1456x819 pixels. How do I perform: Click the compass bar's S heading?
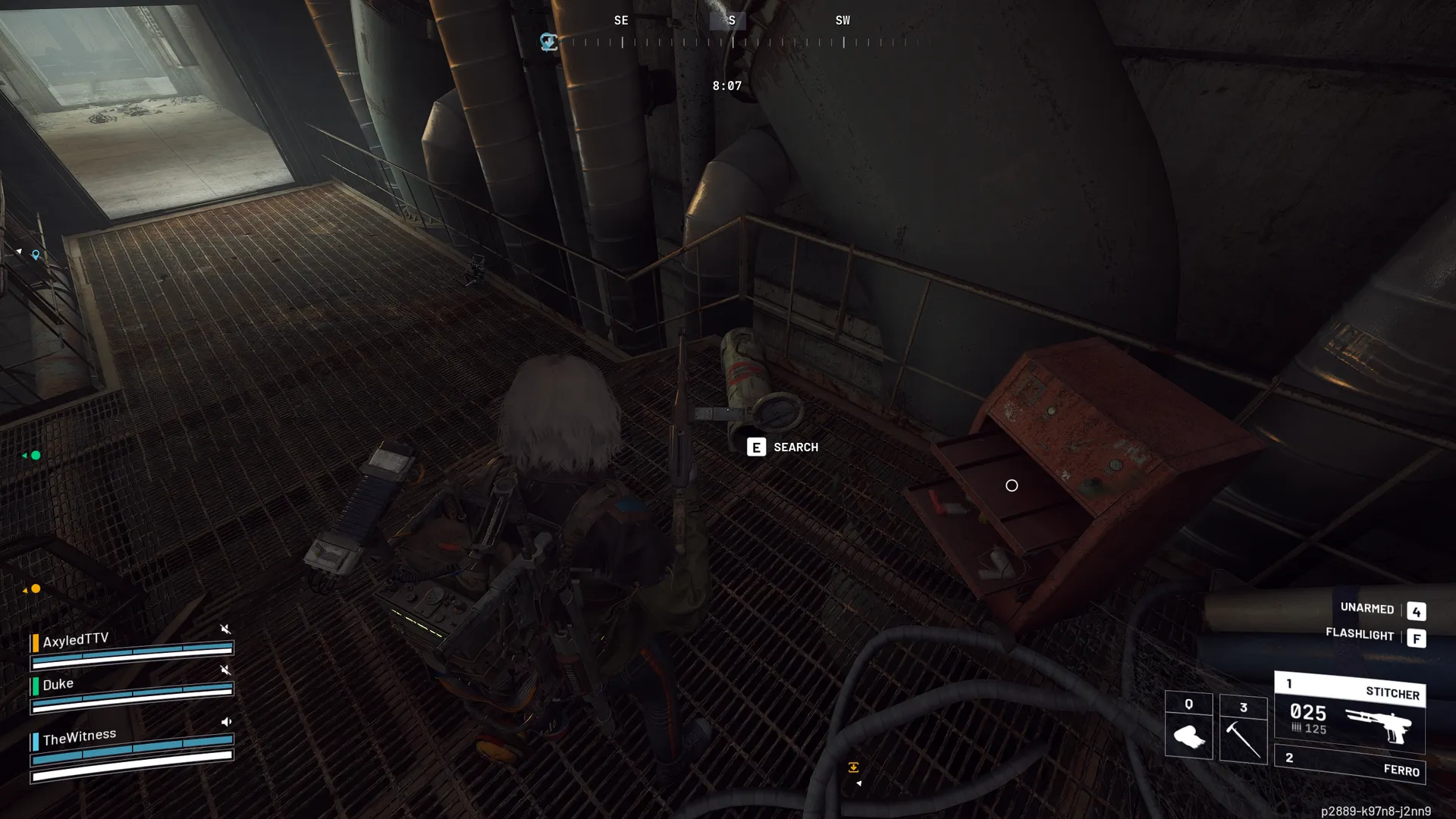(731, 21)
